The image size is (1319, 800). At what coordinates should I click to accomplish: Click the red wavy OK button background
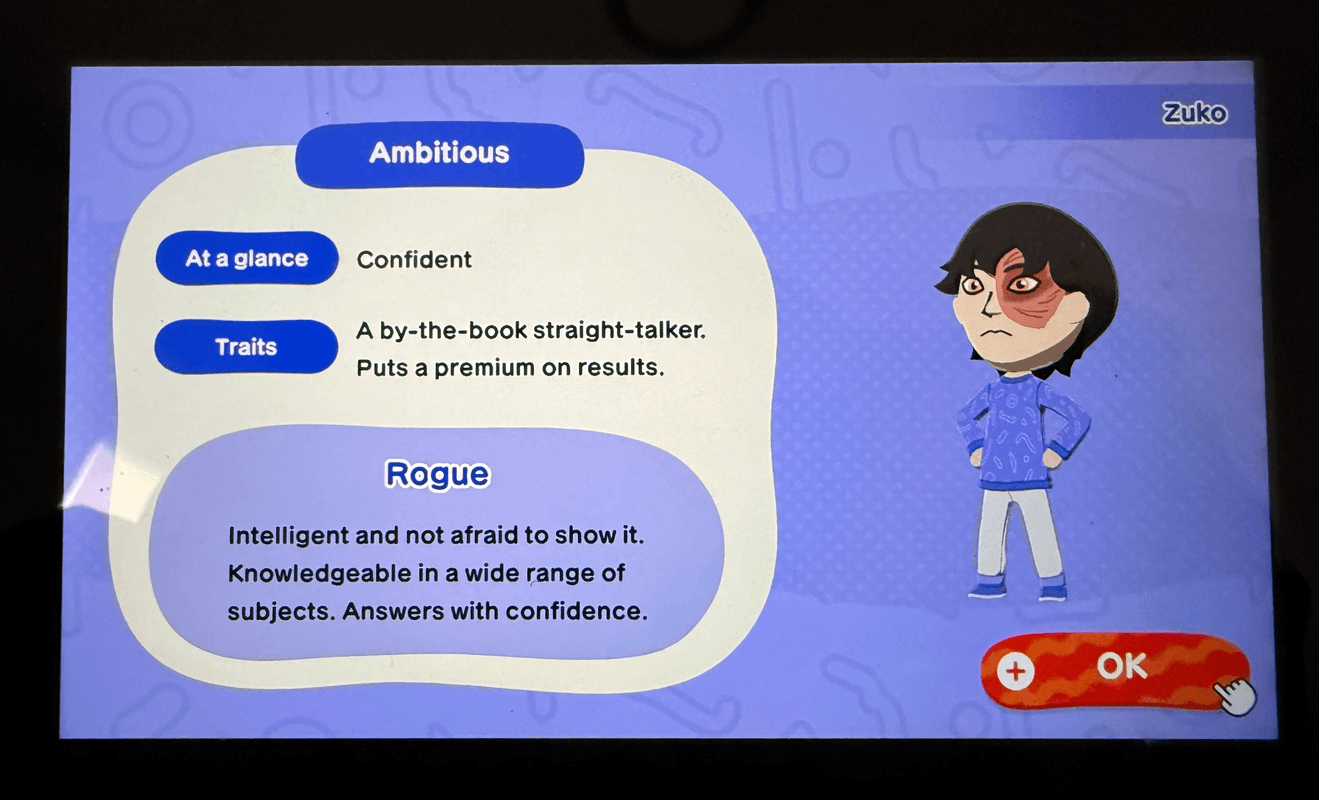click(1120, 670)
